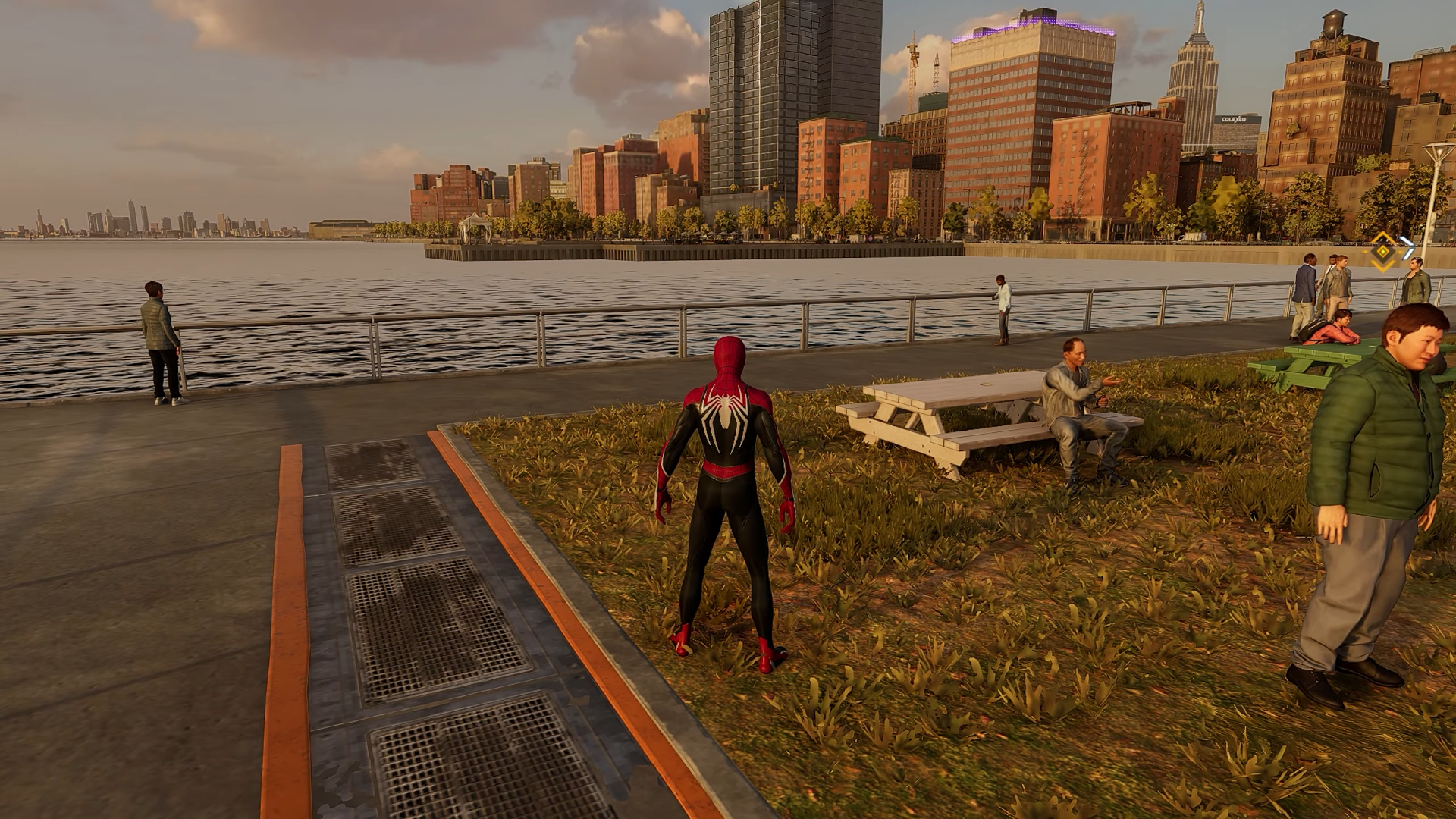This screenshot has width=1456, height=819.
Task: Select the yellow diamond objective waypoint marker
Action: pos(1384,249)
